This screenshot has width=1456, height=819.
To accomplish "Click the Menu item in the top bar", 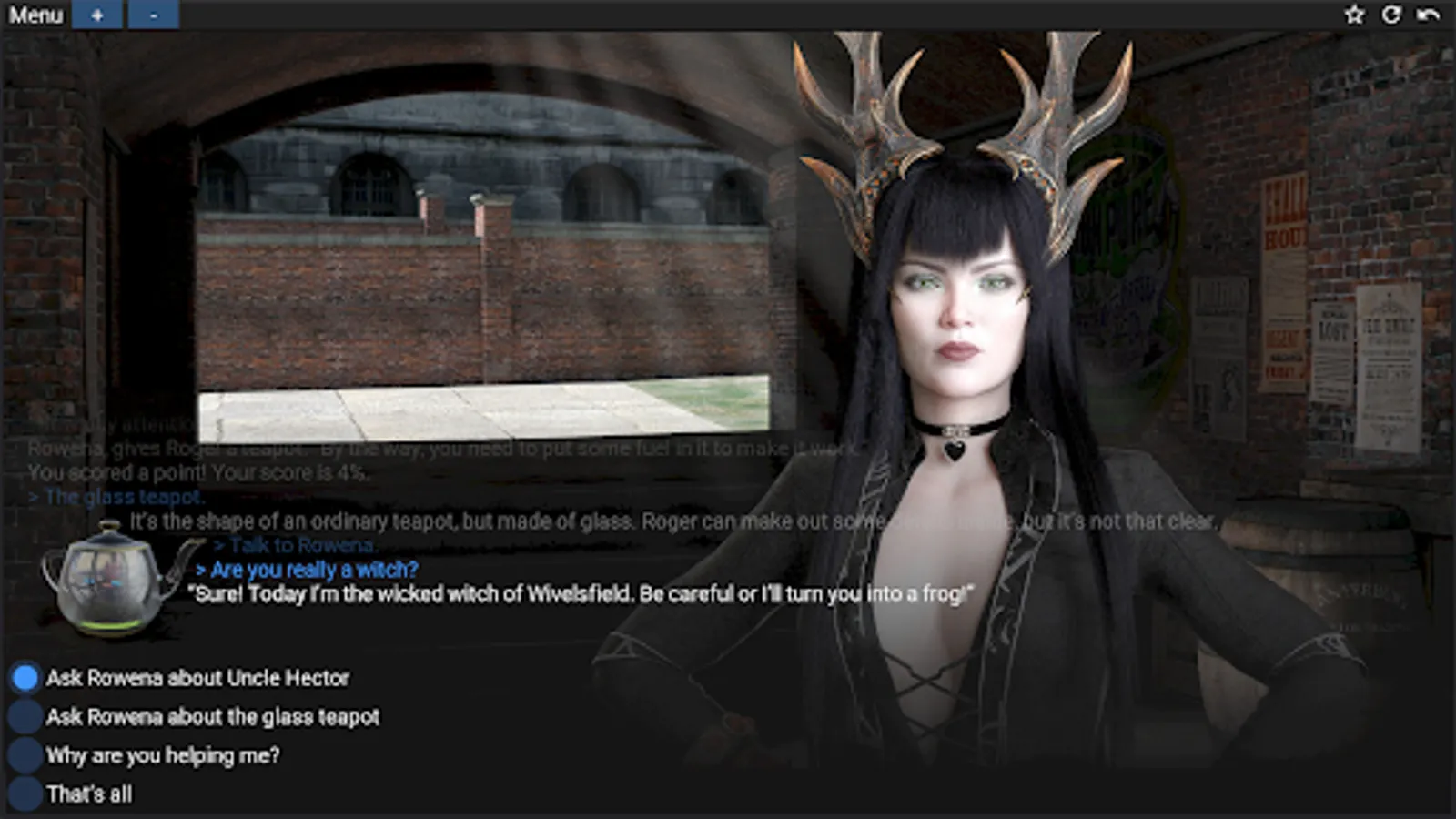I will click(36, 15).
